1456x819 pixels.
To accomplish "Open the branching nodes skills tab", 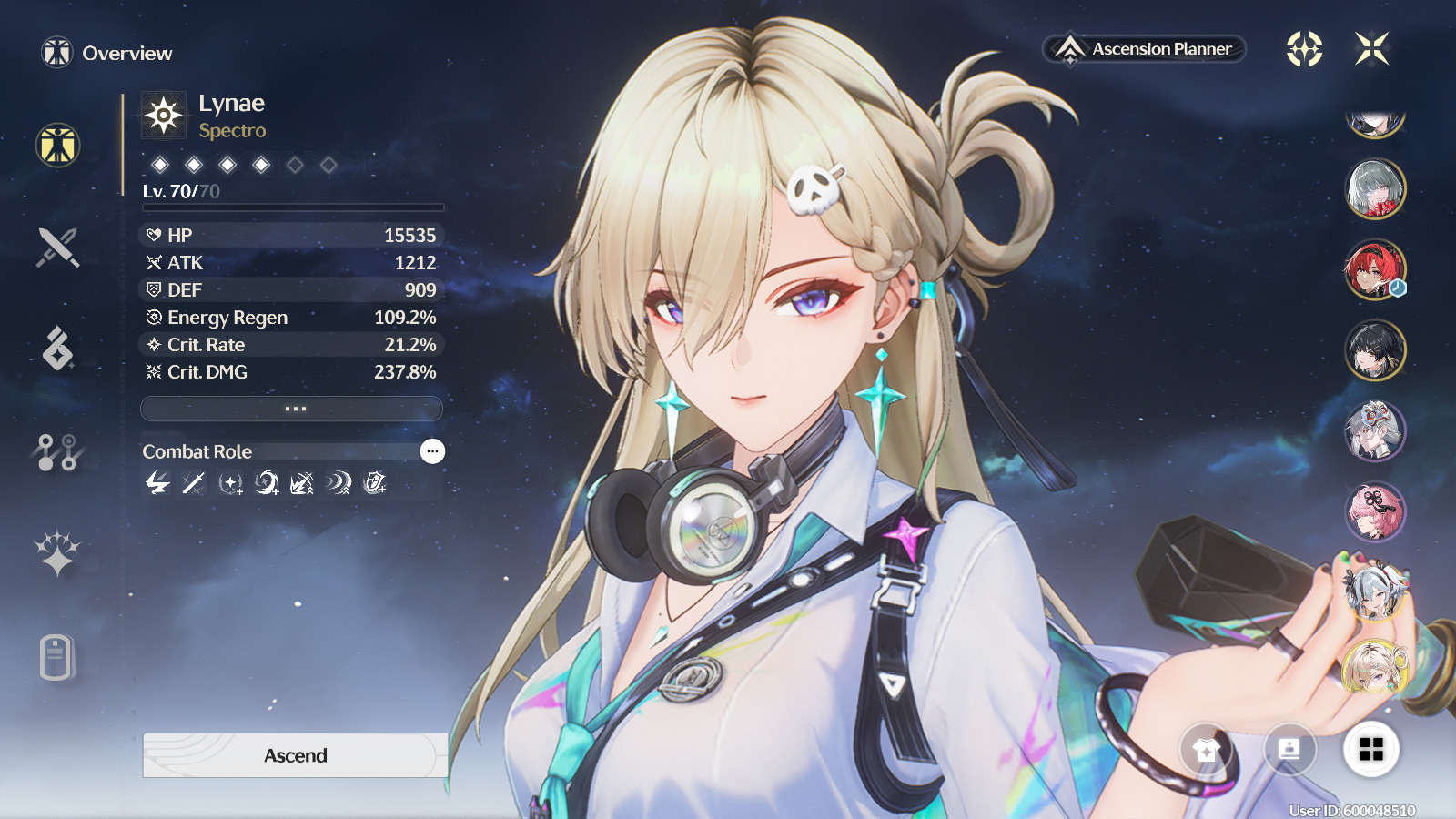I will (58, 451).
